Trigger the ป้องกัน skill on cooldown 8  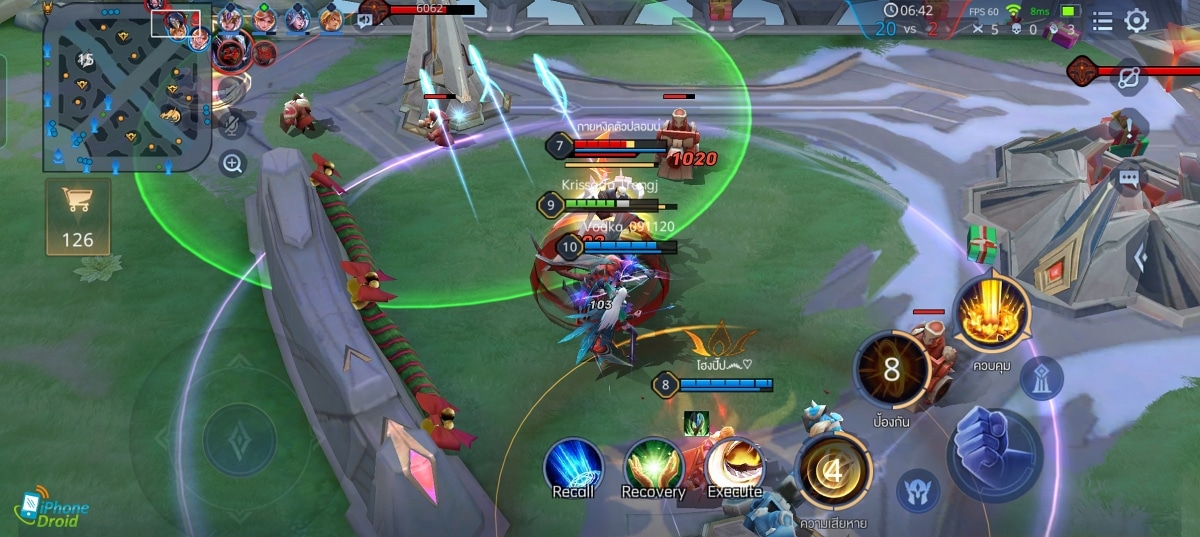892,369
